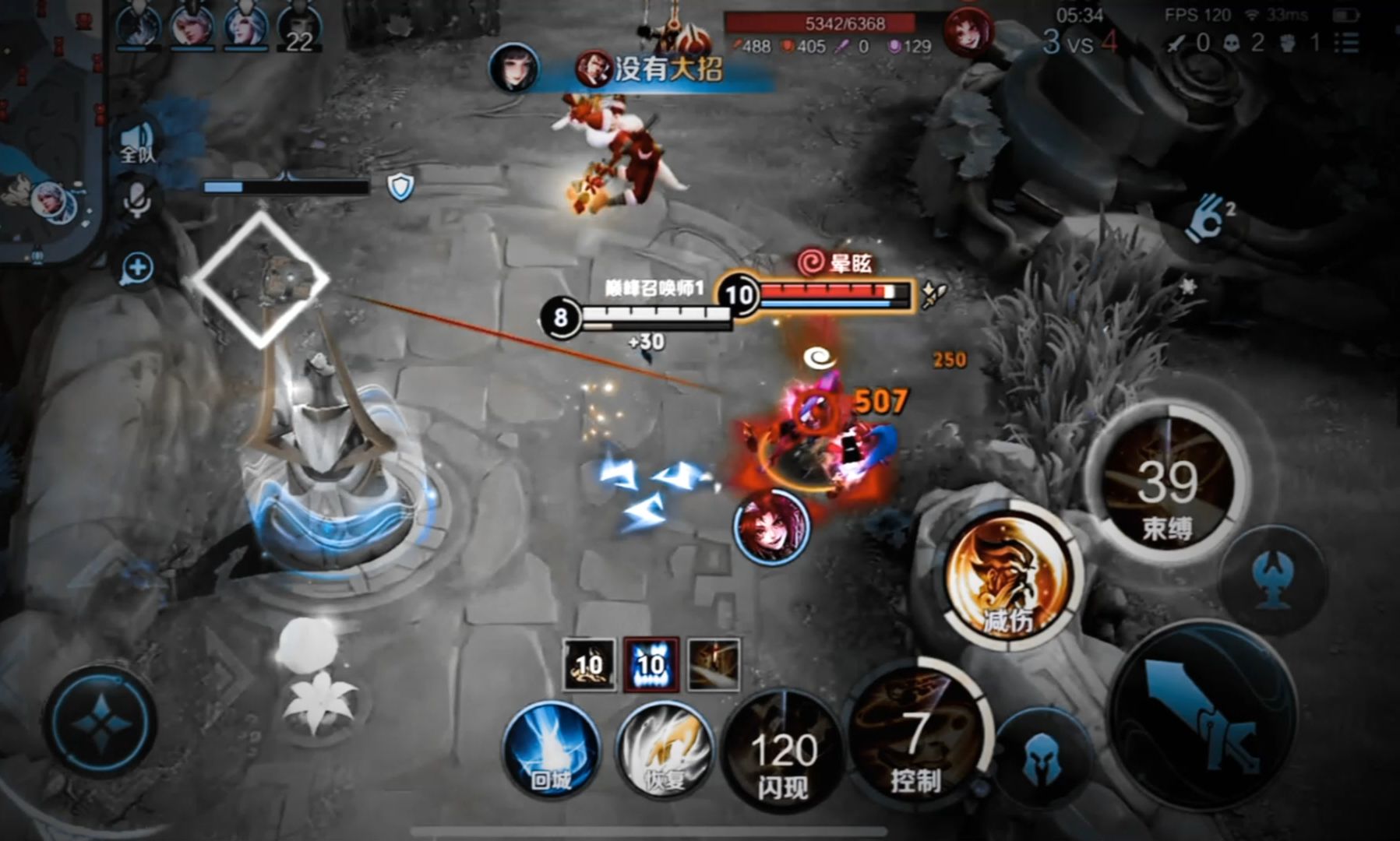Click the round plus icon below the microphone

(x=137, y=269)
